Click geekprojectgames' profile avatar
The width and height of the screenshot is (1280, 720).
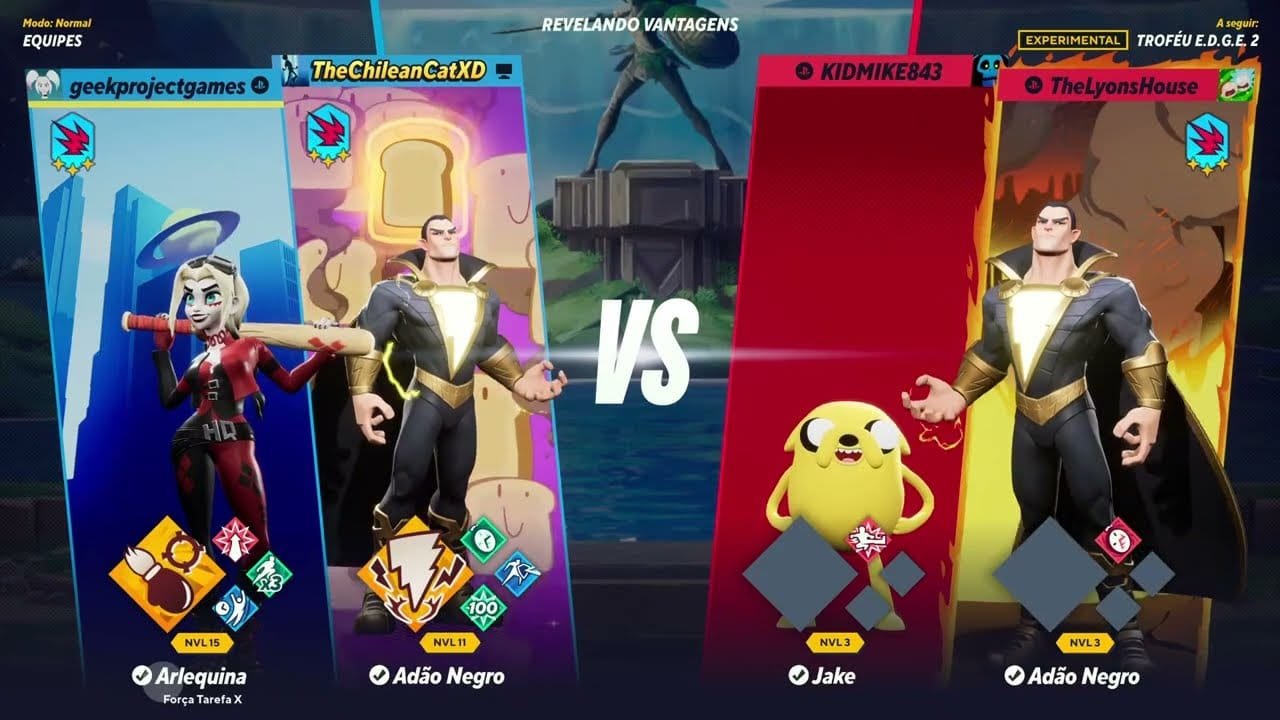coord(44,86)
